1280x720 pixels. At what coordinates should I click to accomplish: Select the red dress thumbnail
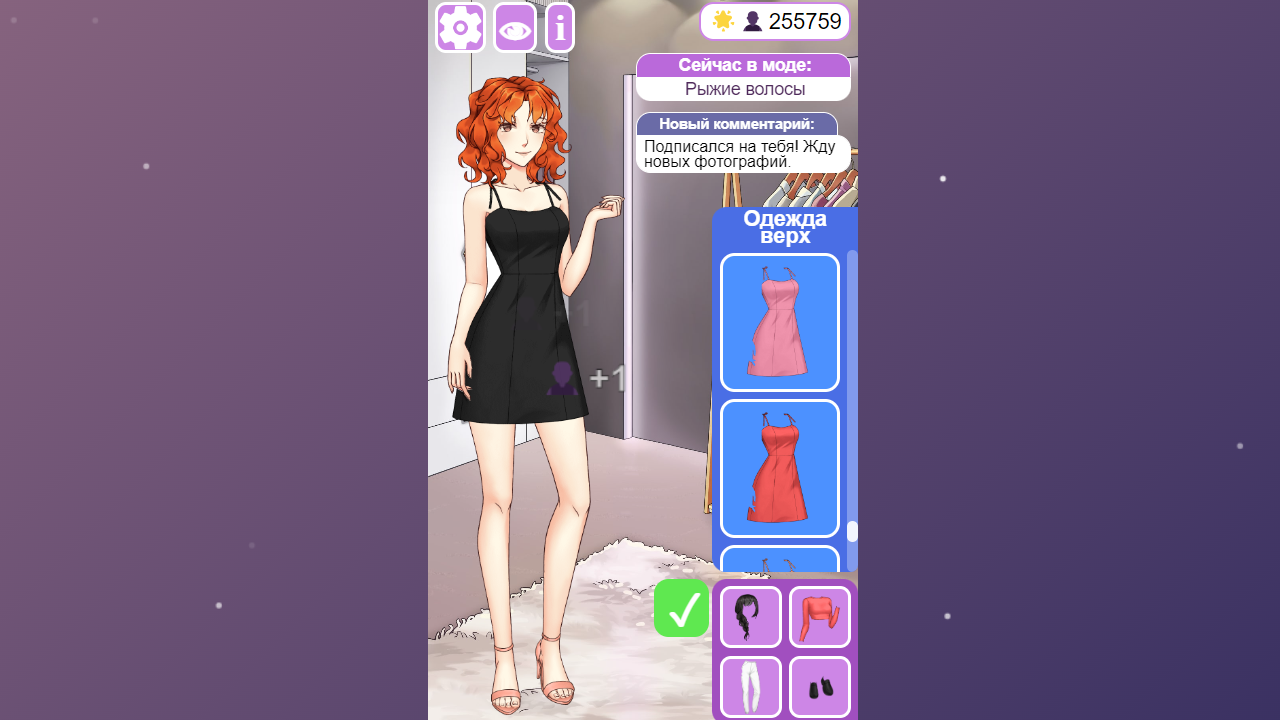(779, 468)
